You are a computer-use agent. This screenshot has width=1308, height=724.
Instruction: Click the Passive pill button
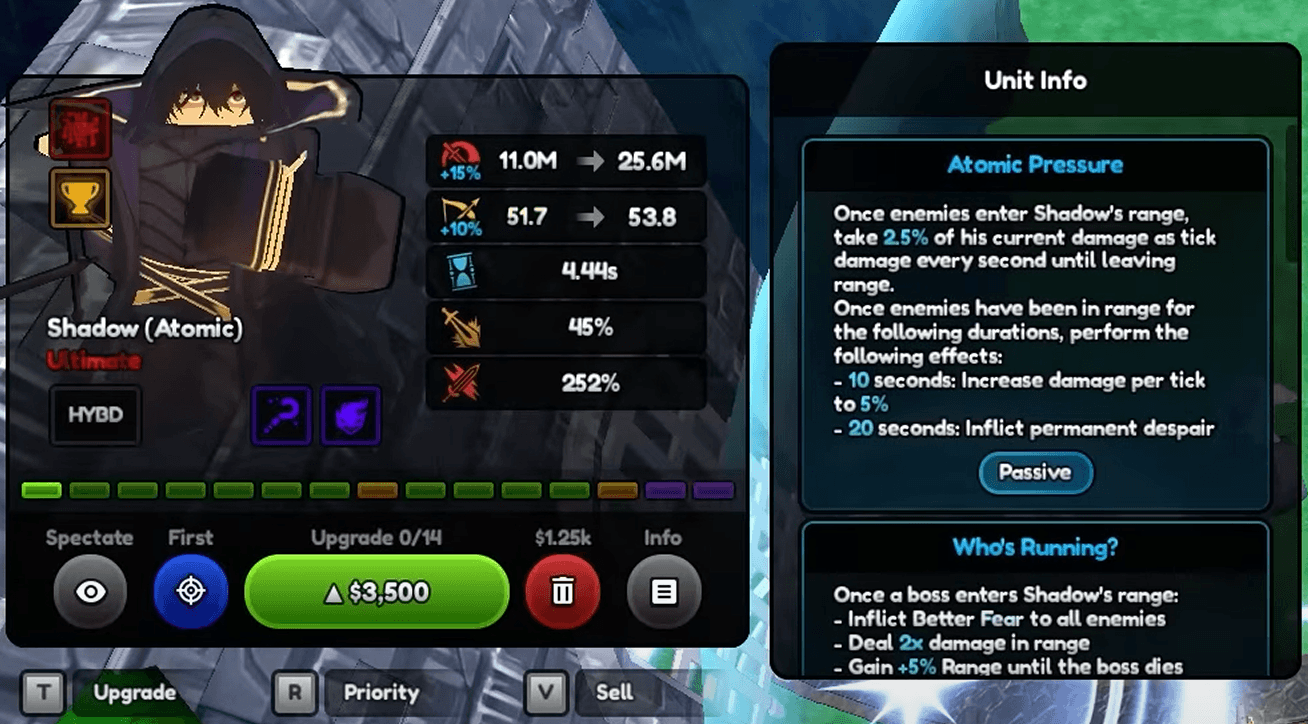[x=1035, y=472]
